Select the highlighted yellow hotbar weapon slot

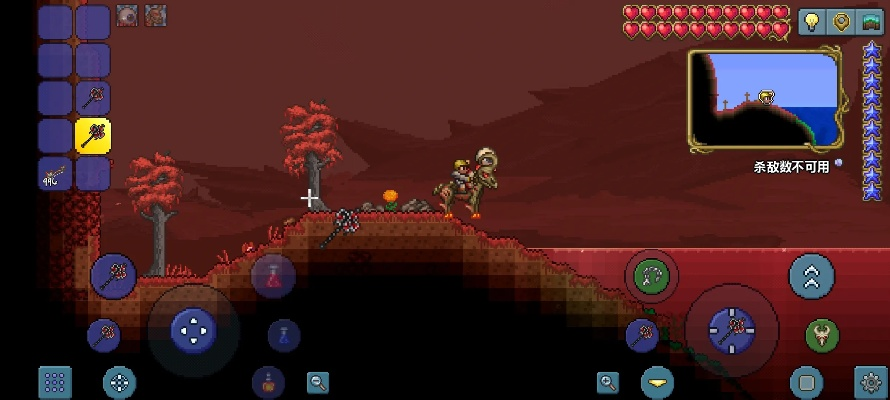click(x=93, y=135)
